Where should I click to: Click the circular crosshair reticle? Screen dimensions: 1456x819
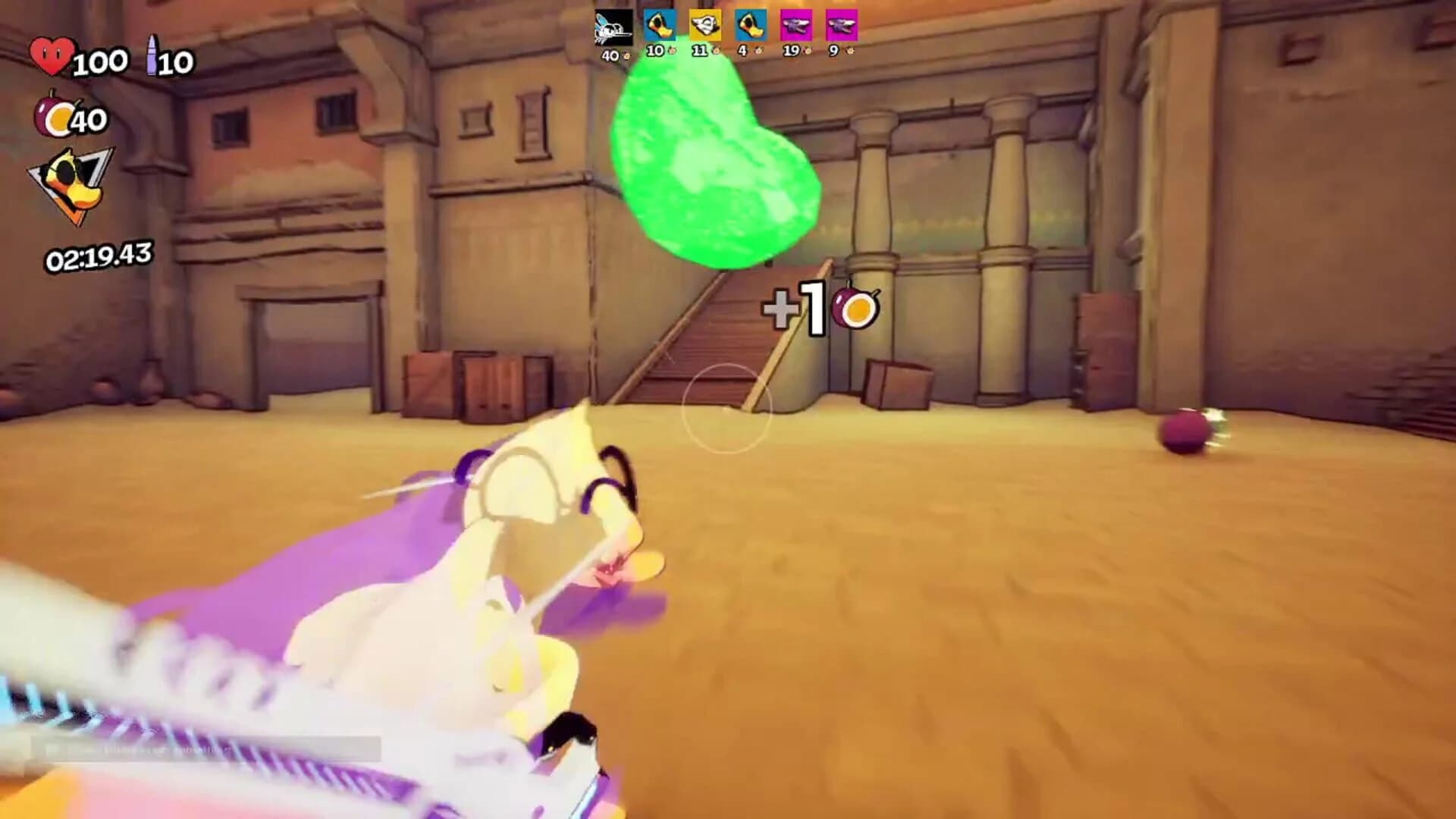click(726, 408)
